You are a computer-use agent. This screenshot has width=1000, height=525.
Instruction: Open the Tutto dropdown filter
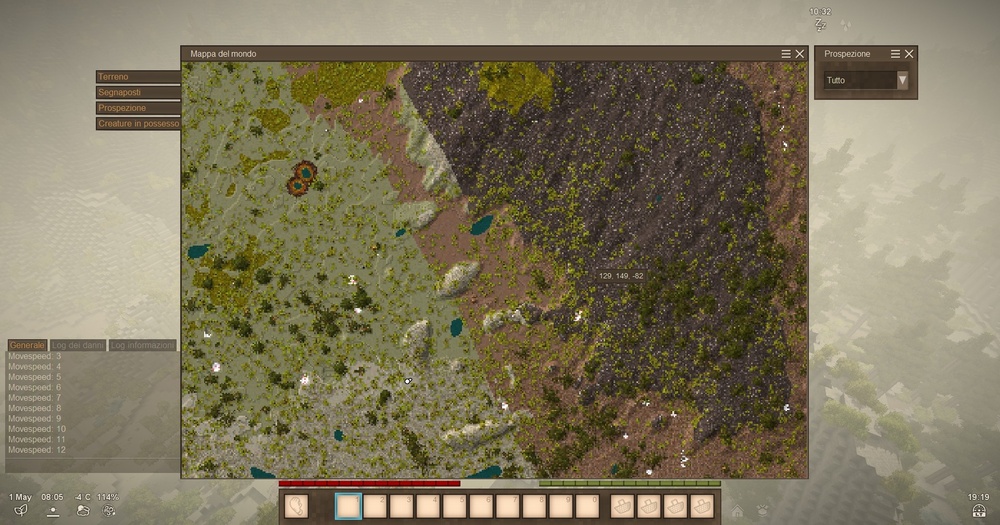(x=866, y=80)
